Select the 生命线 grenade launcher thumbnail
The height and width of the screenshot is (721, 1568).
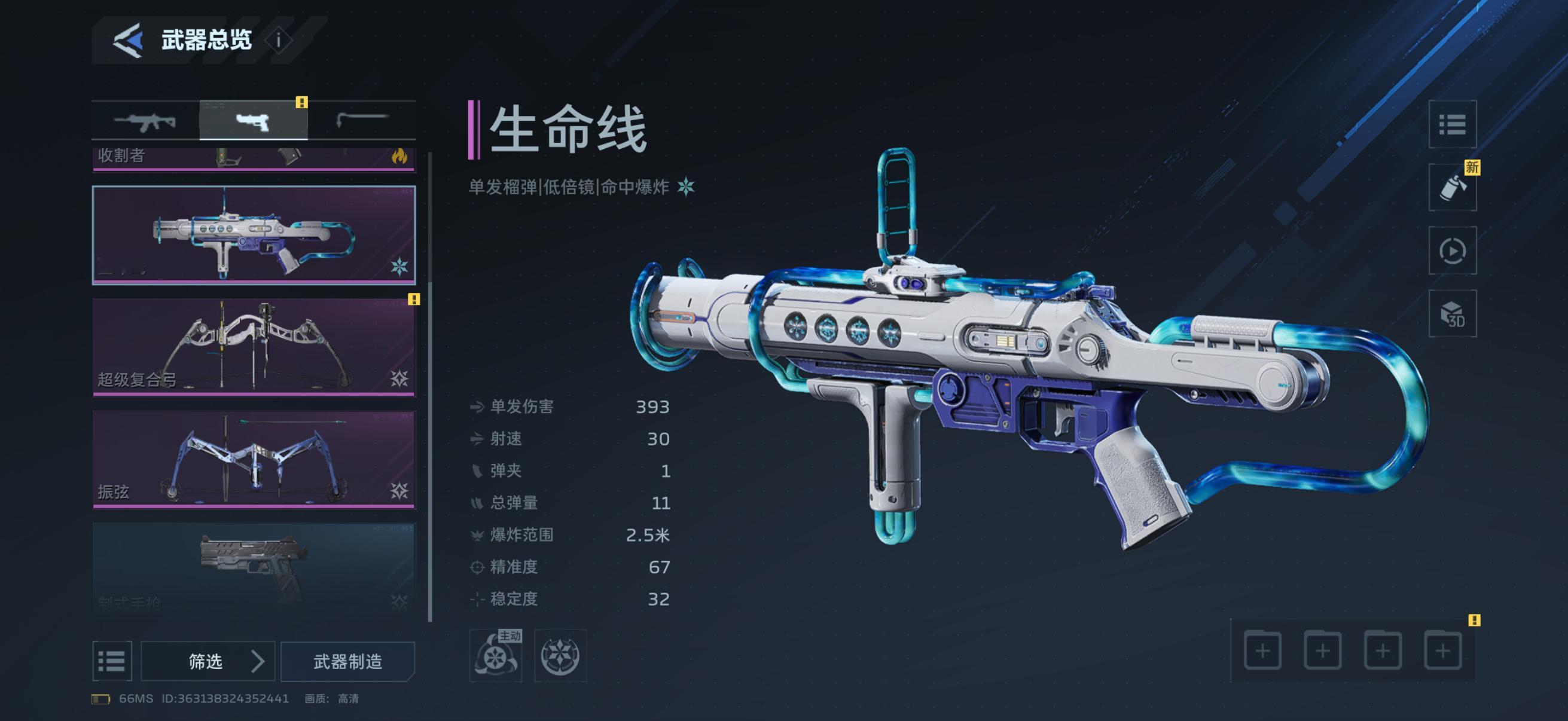[x=254, y=235]
